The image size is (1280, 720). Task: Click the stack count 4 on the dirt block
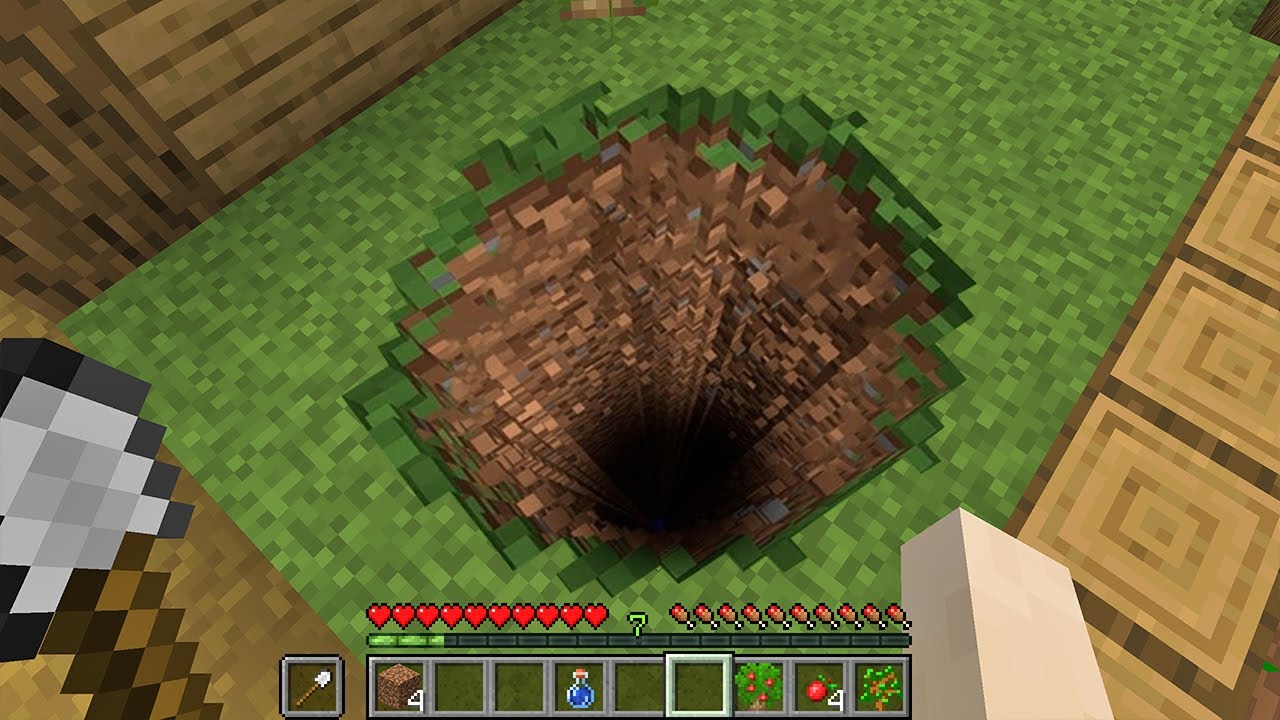coord(417,700)
